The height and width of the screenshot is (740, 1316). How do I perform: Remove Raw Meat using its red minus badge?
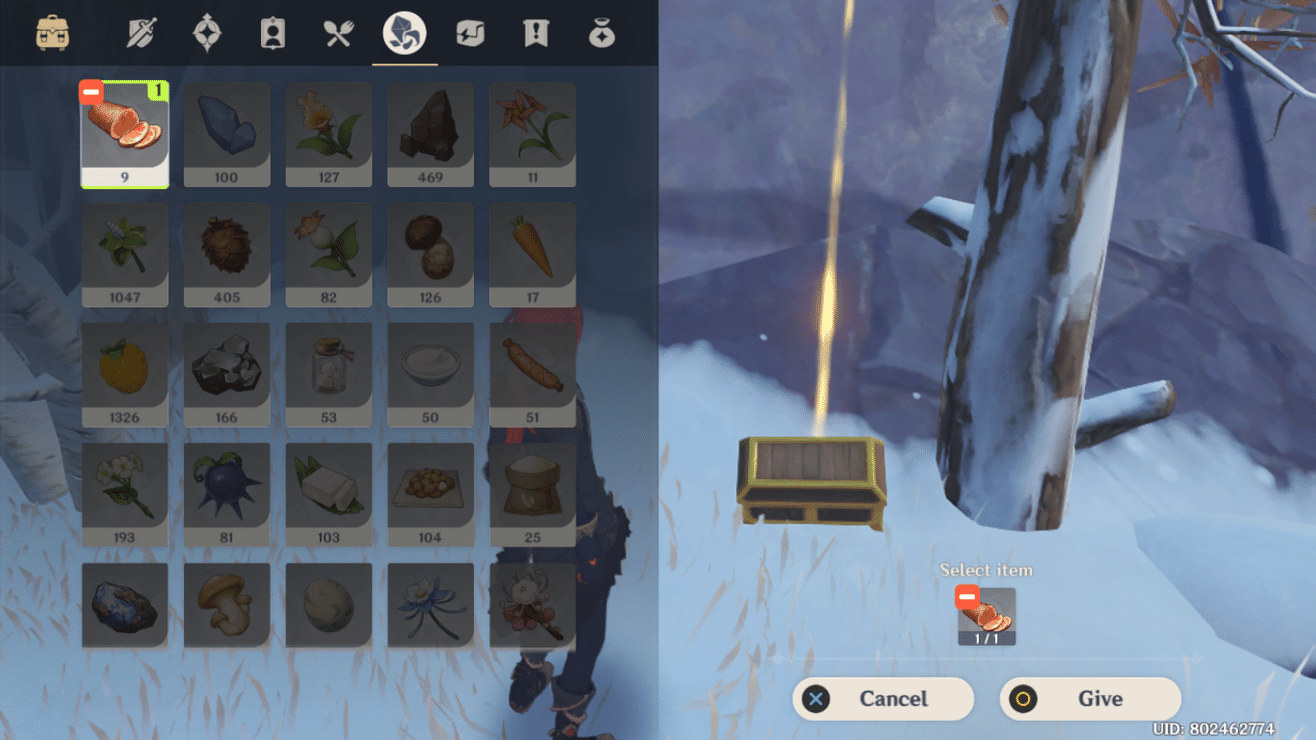click(90, 91)
